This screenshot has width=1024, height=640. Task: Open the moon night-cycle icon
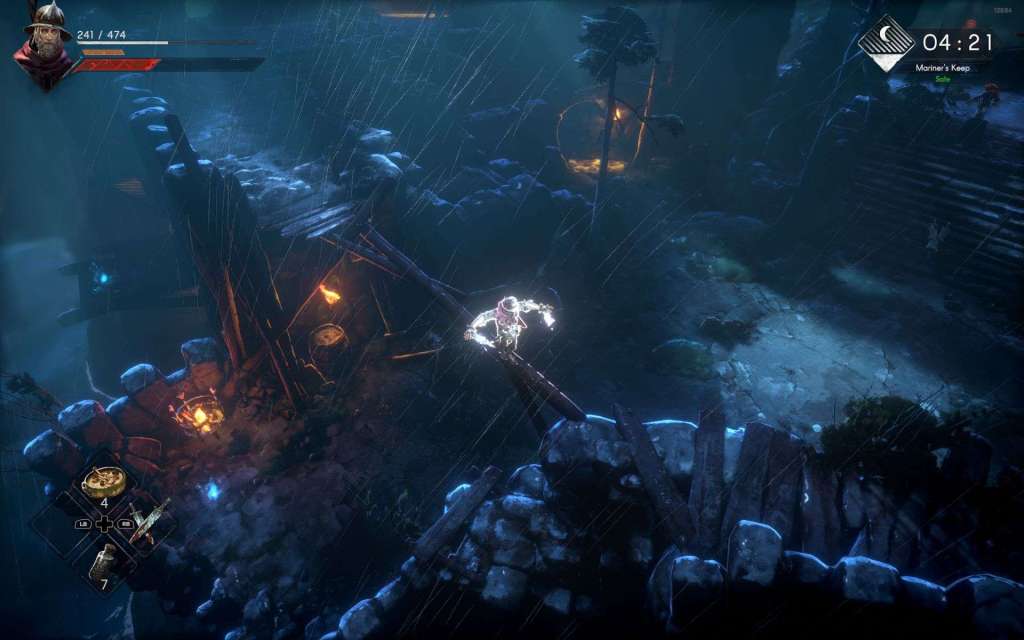point(886,42)
